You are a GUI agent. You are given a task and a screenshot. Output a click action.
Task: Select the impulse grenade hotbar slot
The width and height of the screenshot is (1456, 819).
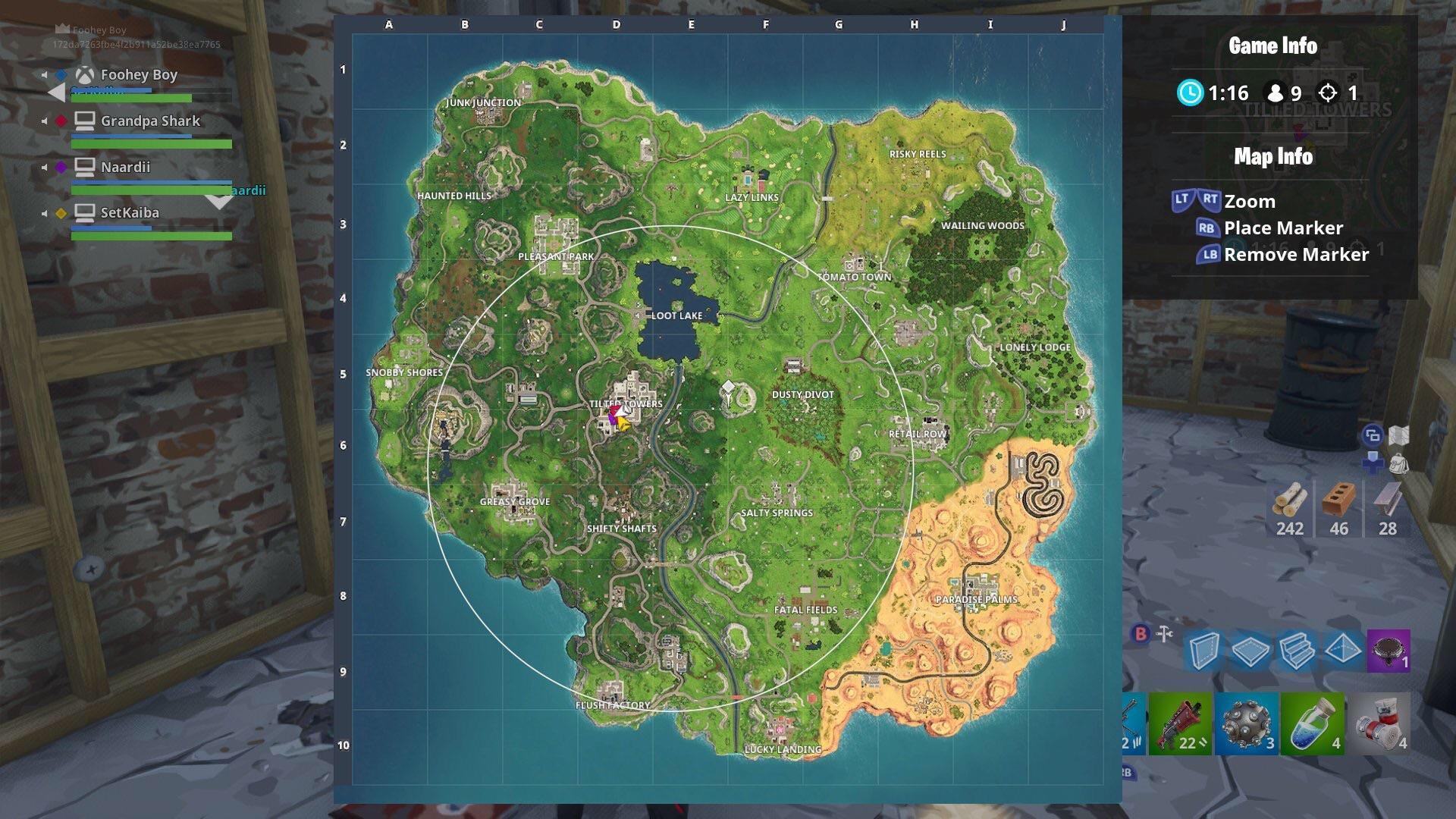(1247, 724)
